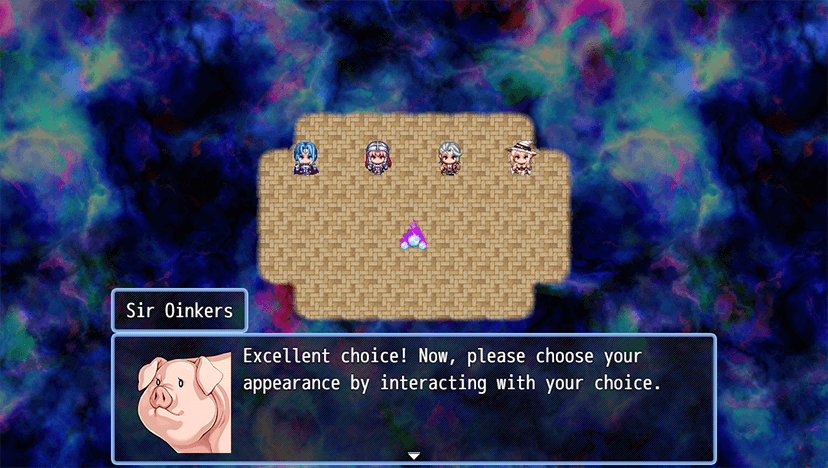Click the dialogue continue arrow
The height and width of the screenshot is (468, 828).
pyautogui.click(x=414, y=456)
